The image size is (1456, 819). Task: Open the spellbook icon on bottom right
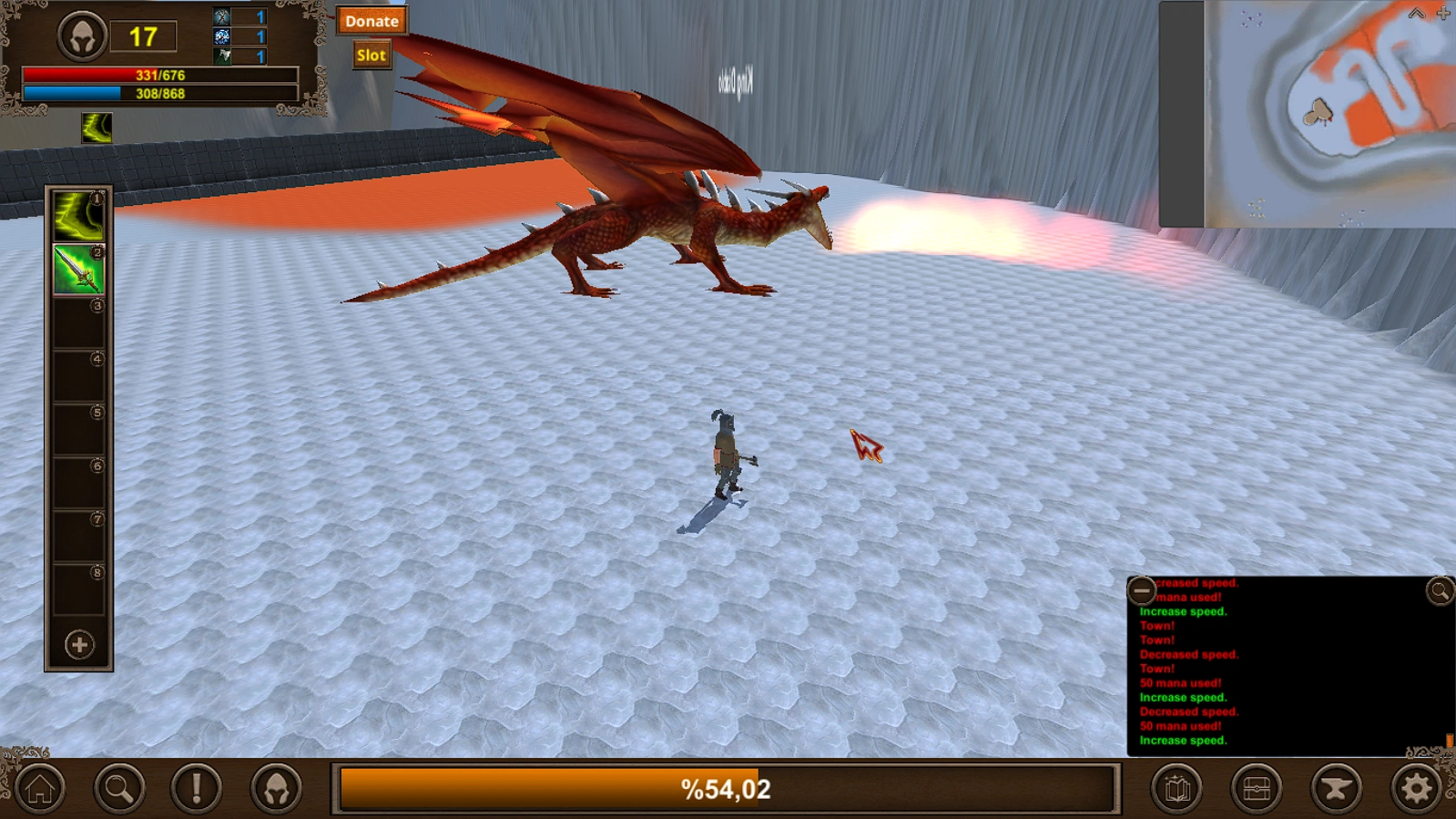click(x=1178, y=785)
